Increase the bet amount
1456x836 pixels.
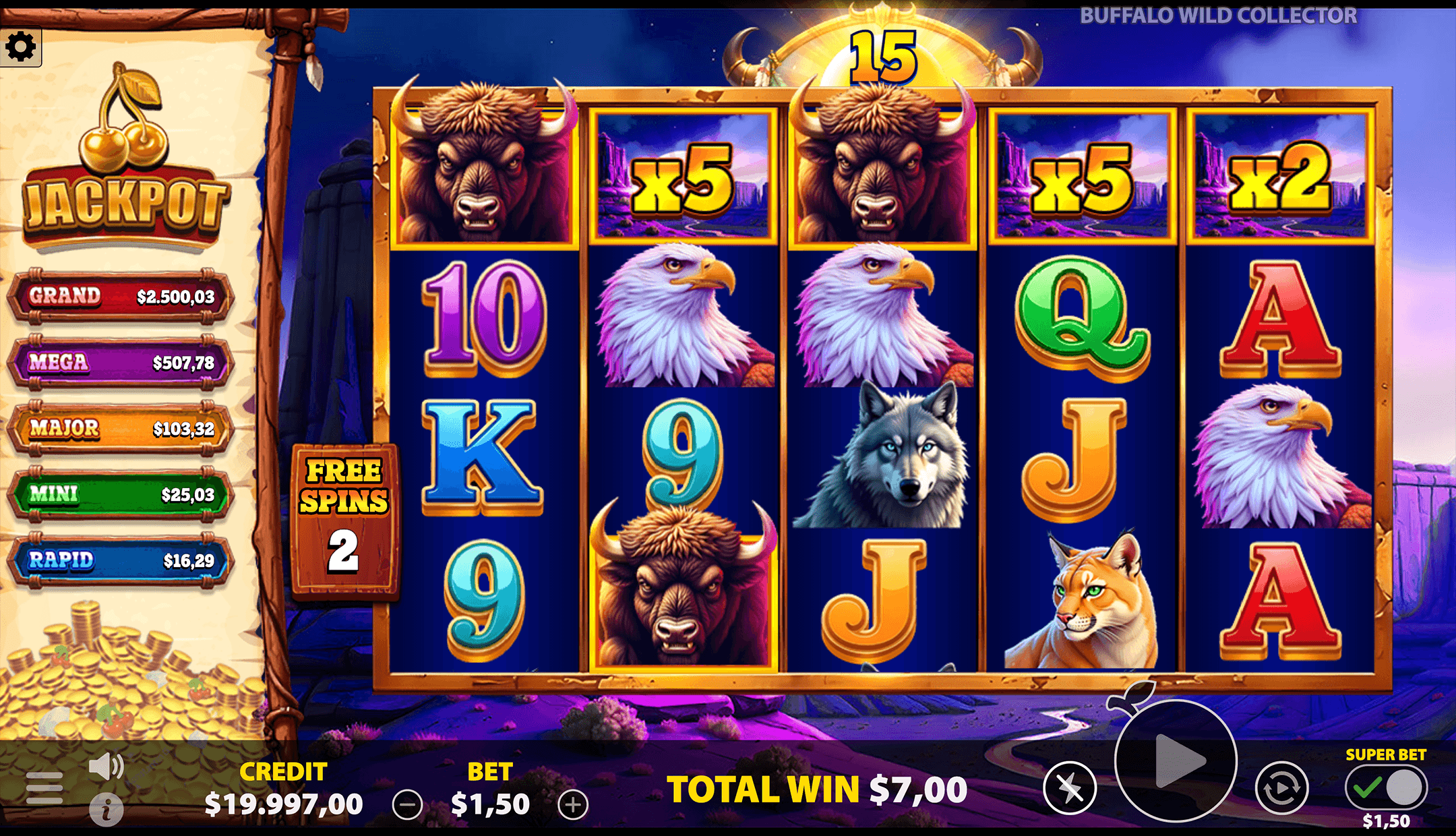(573, 805)
